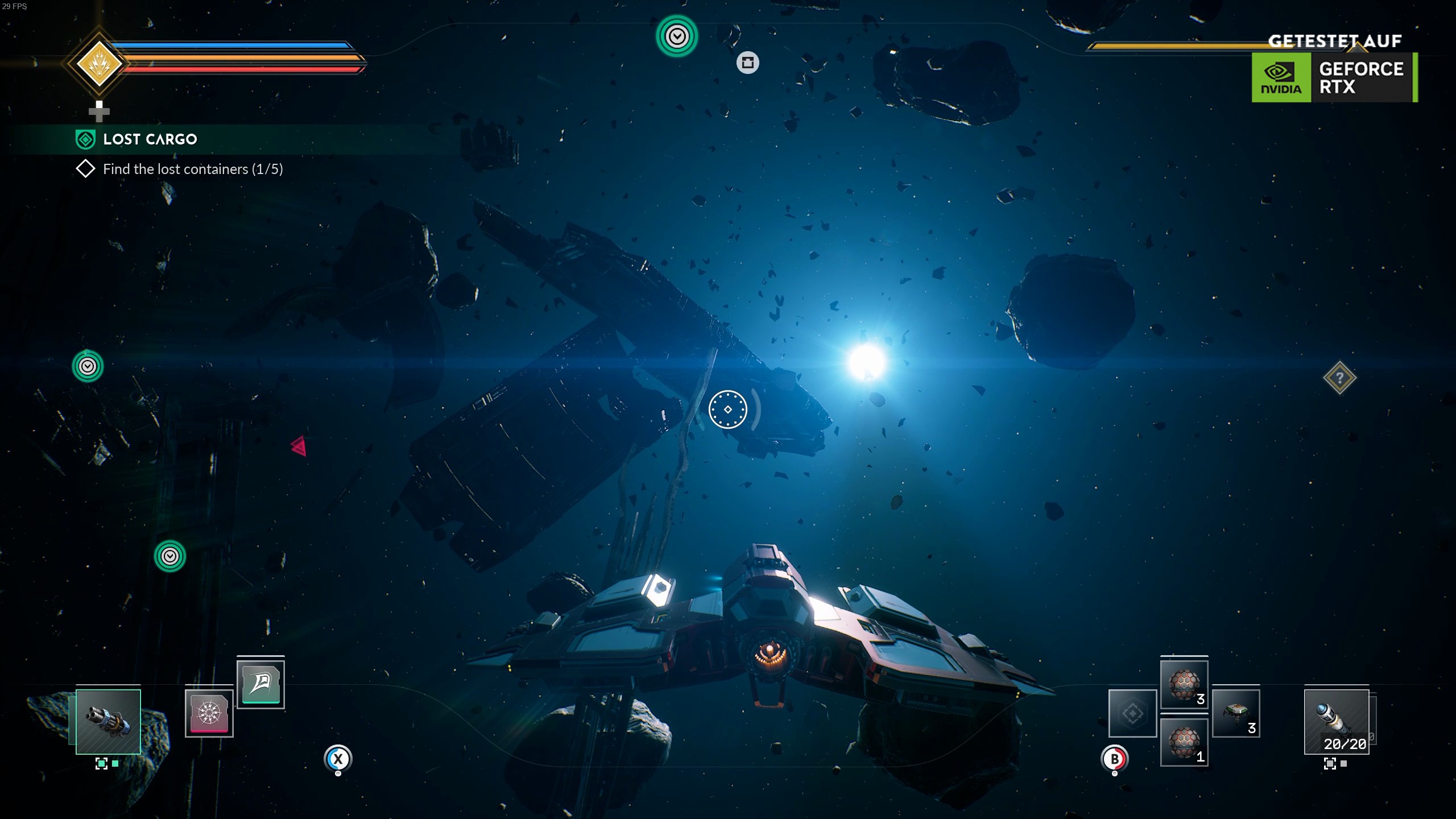Select the missile slot showing 20/20
The image size is (1456, 819).
coord(1336,721)
